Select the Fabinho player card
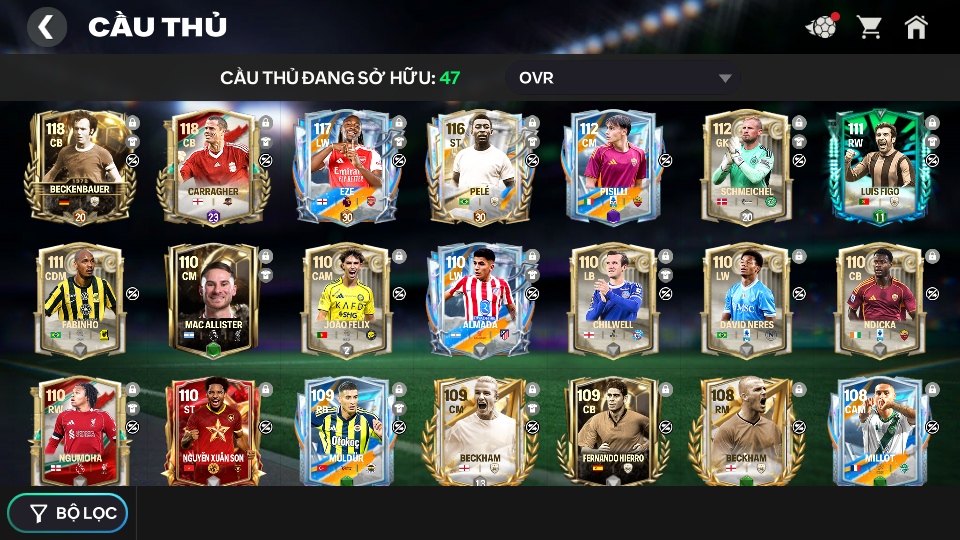The height and width of the screenshot is (540, 960). (80, 300)
